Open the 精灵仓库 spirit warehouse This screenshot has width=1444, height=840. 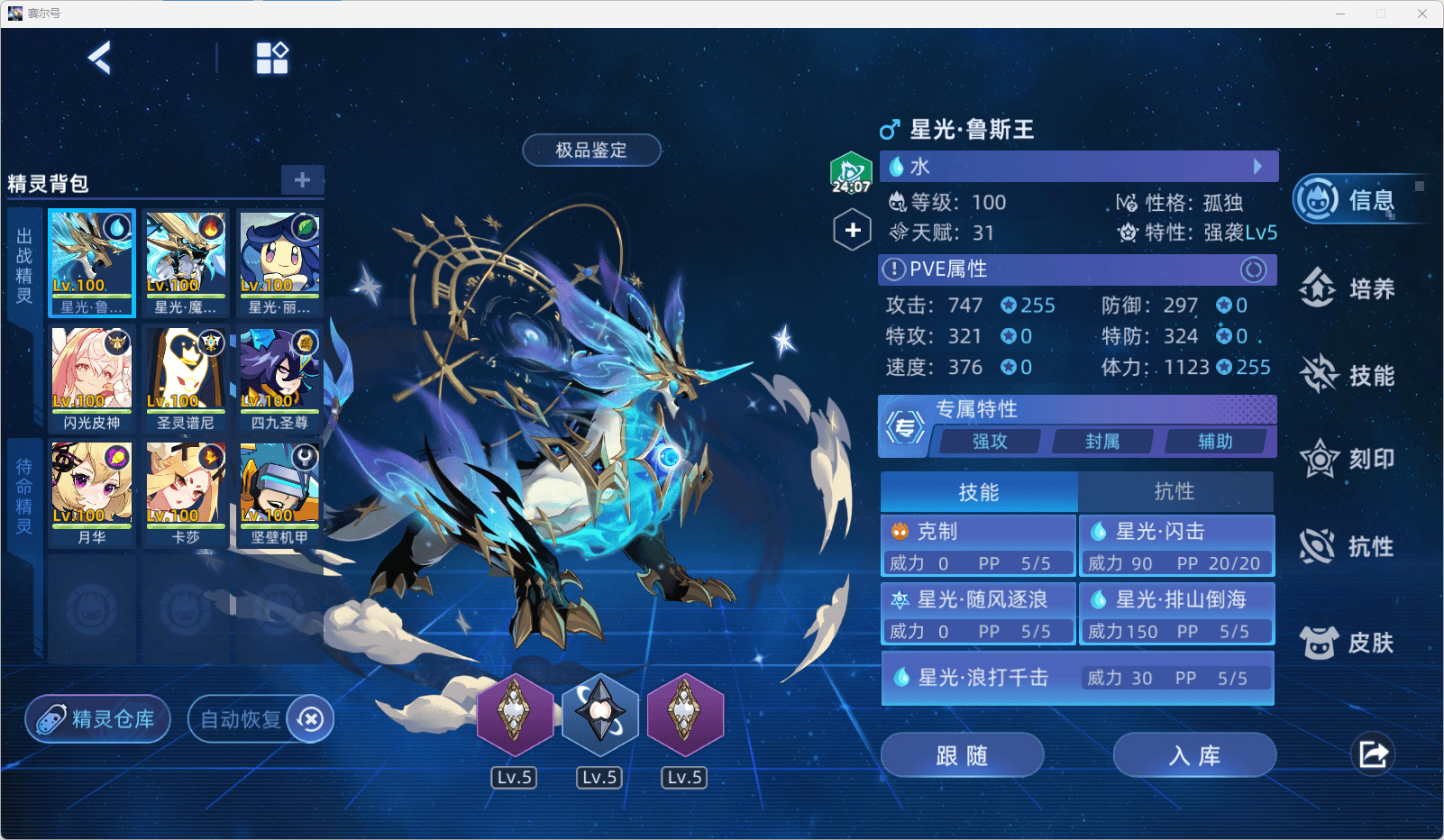tap(97, 719)
